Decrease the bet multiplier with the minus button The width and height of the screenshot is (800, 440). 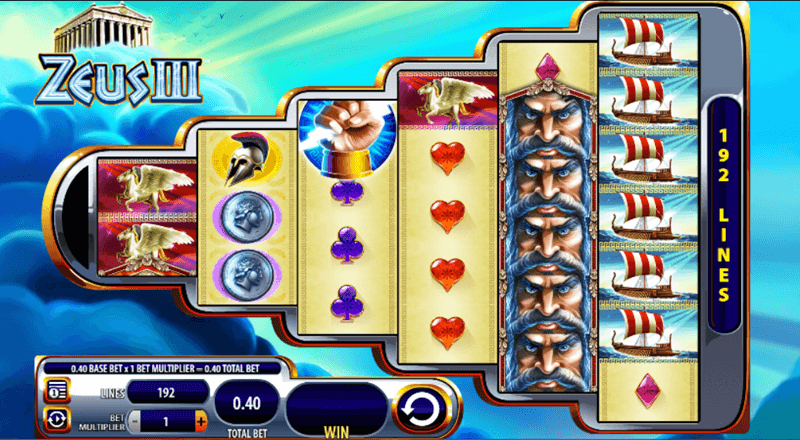136,419
